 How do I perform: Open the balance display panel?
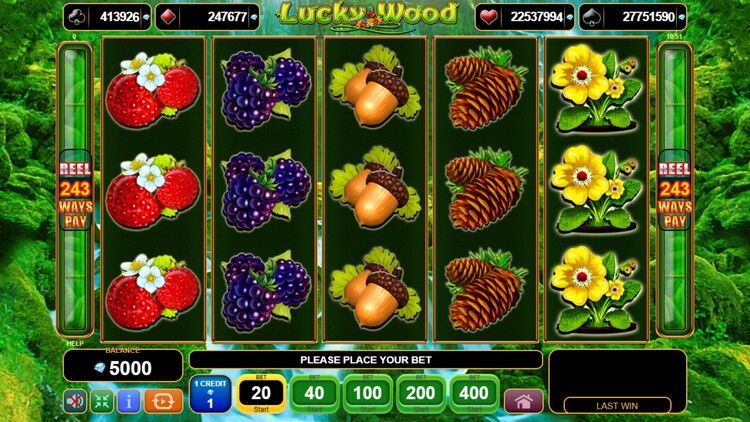[123, 367]
